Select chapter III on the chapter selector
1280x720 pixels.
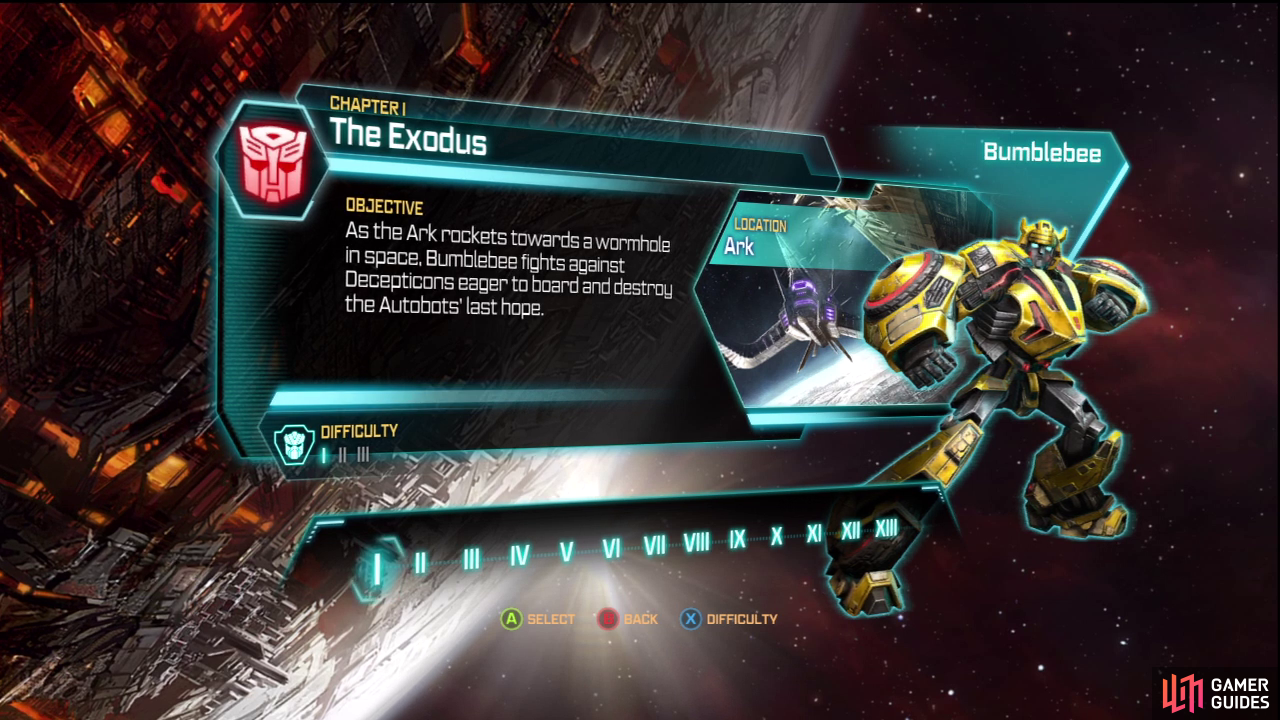471,558
